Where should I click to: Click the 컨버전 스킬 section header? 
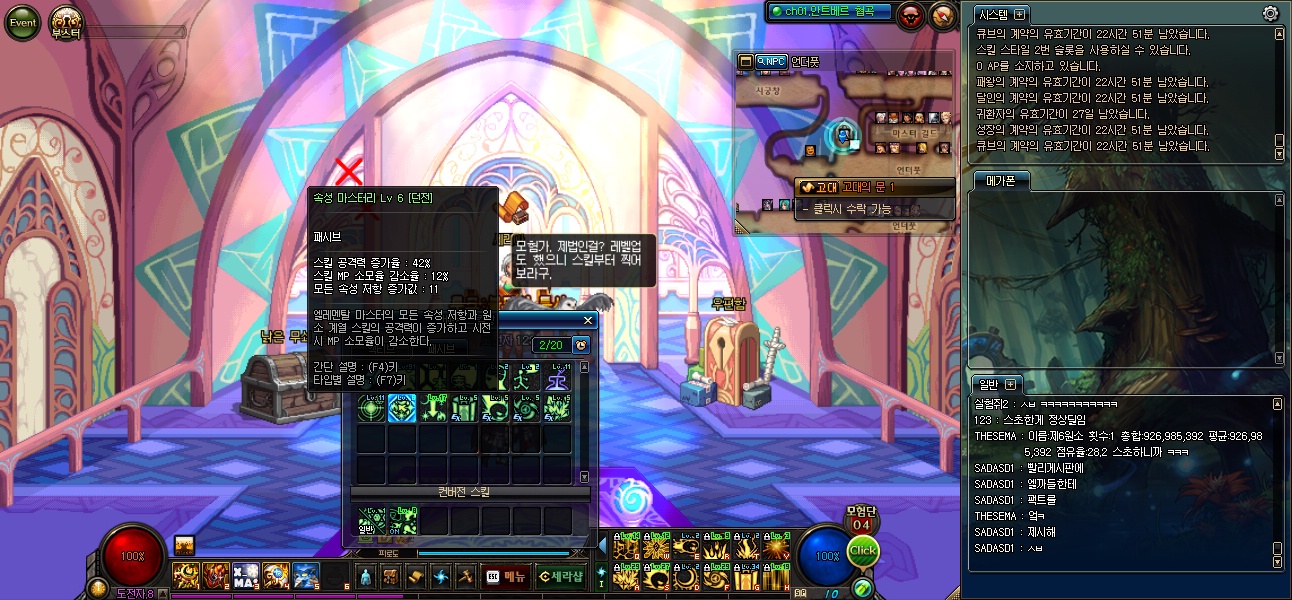tap(464, 492)
